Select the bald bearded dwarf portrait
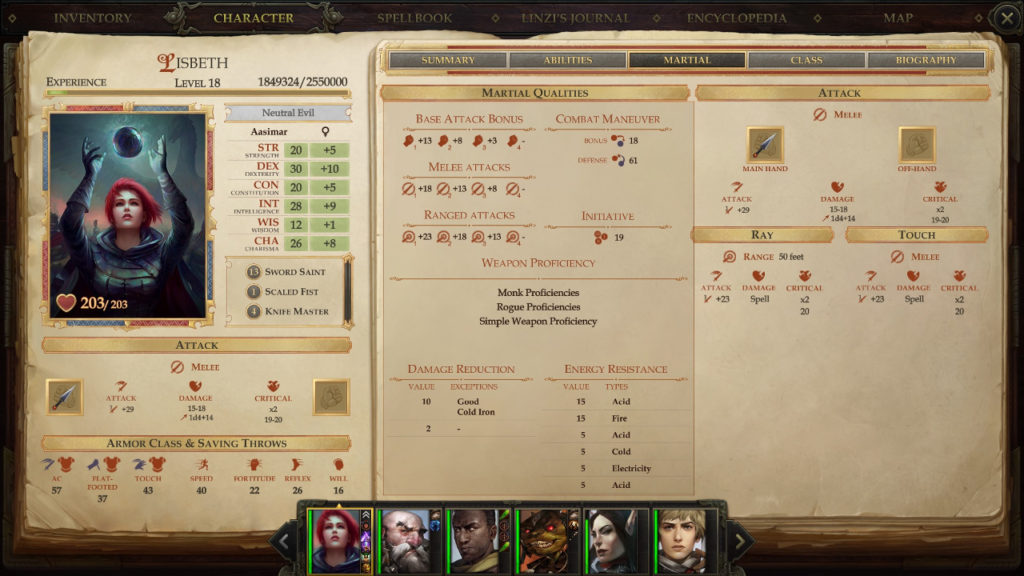 point(409,541)
